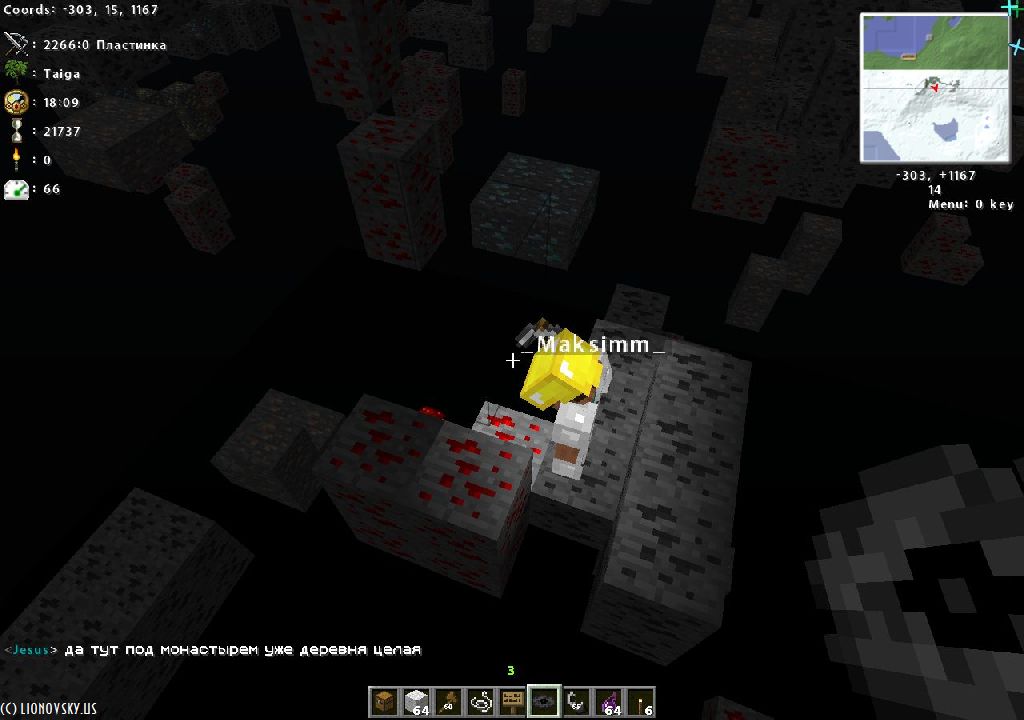Viewport: 1024px width, 720px height.
Task: Select the chest slot in the hotbar
Action: [x=384, y=703]
